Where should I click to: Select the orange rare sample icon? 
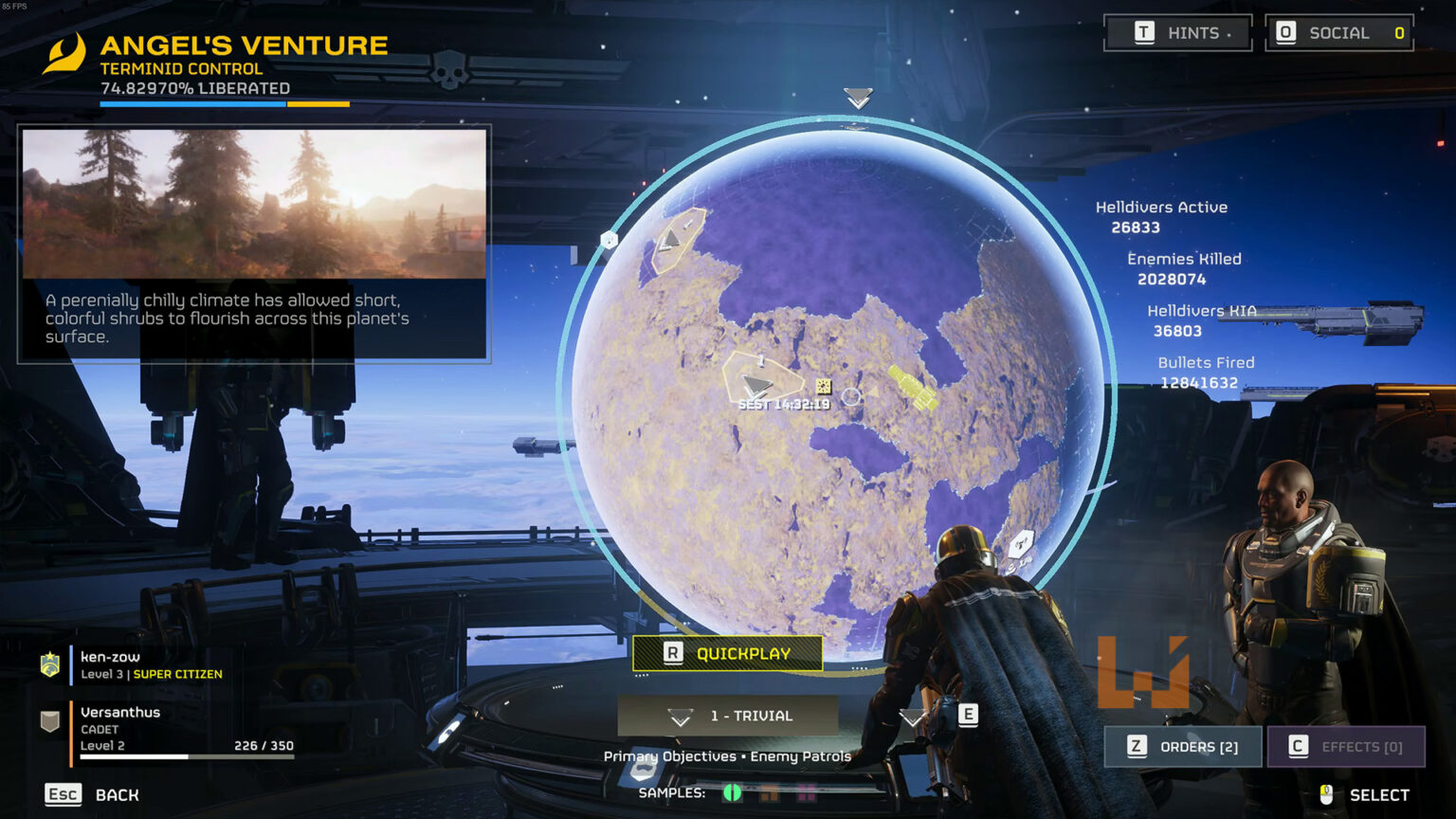pyautogui.click(x=769, y=792)
